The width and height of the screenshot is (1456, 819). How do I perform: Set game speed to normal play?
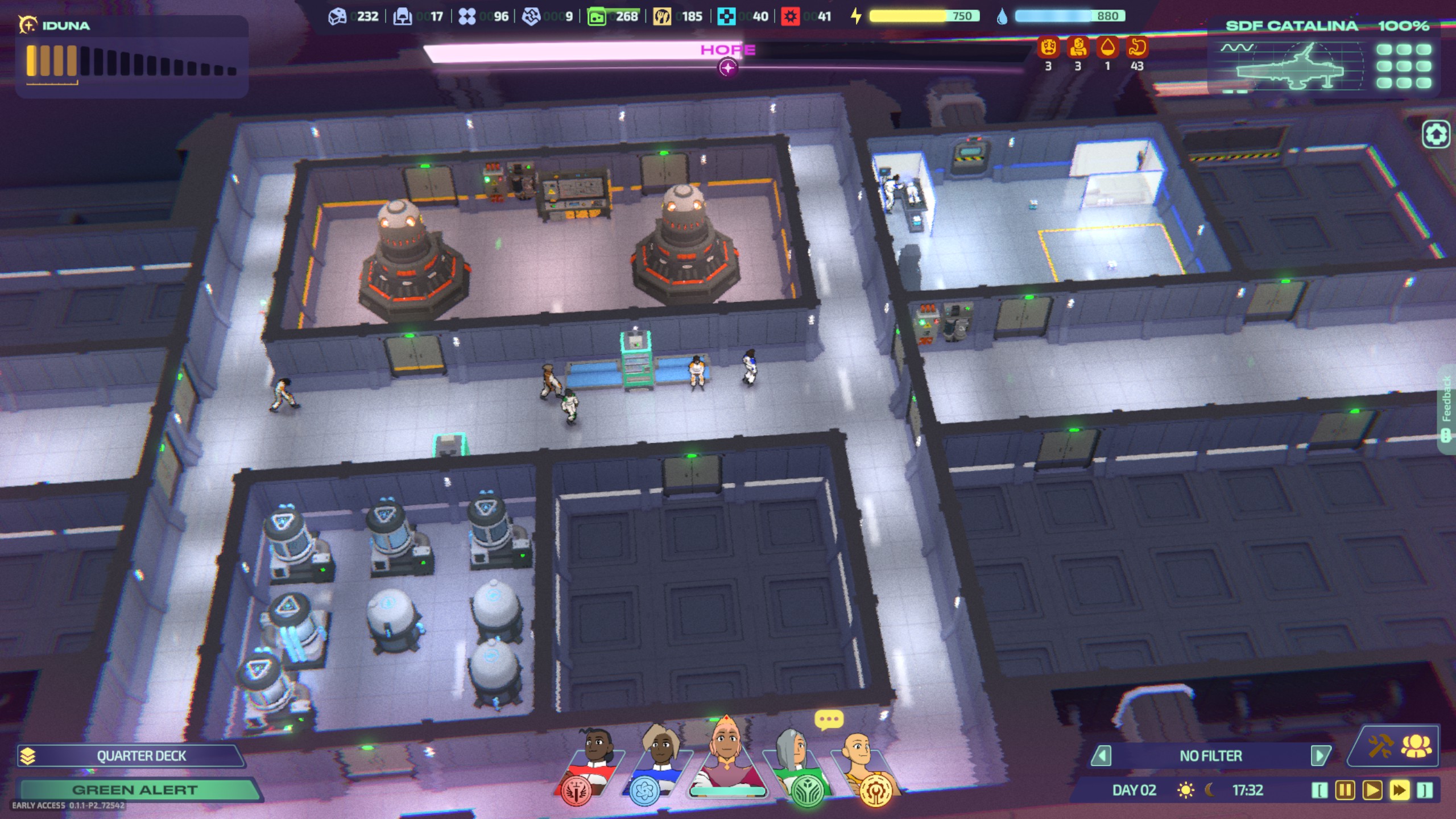click(1372, 791)
